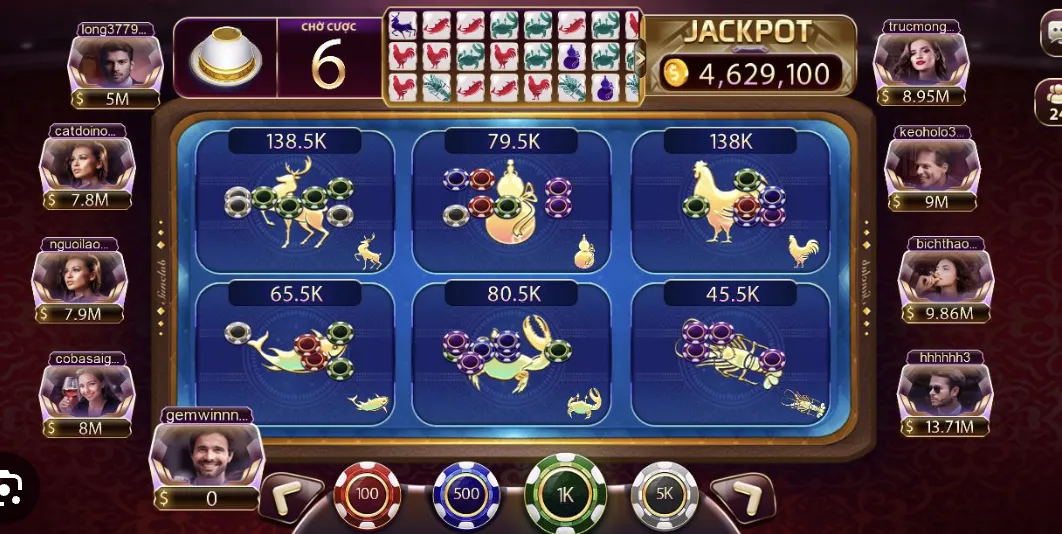Open player hhhhhh3's profile

pyautogui.click(x=945, y=392)
